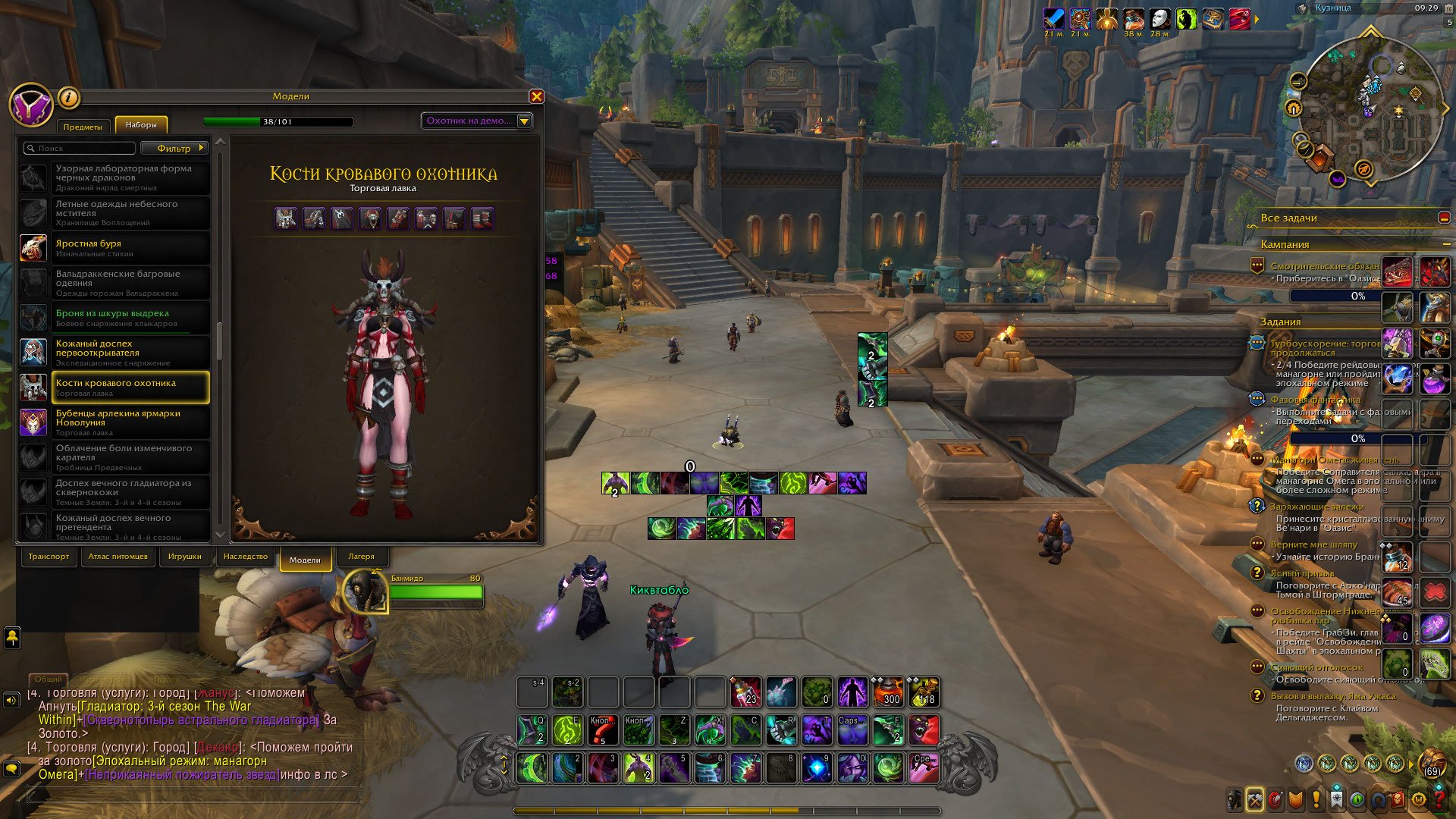Choose the Броня из шкуры выдрека set
This screenshot has width=1456, height=819.
[x=115, y=318]
